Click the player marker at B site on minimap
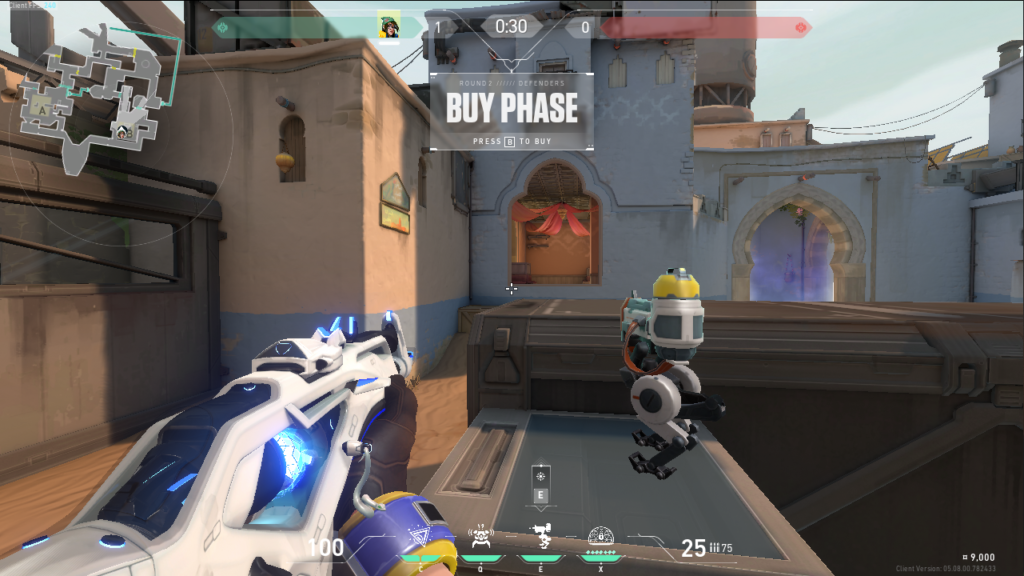This screenshot has height=576, width=1024. [x=121, y=131]
